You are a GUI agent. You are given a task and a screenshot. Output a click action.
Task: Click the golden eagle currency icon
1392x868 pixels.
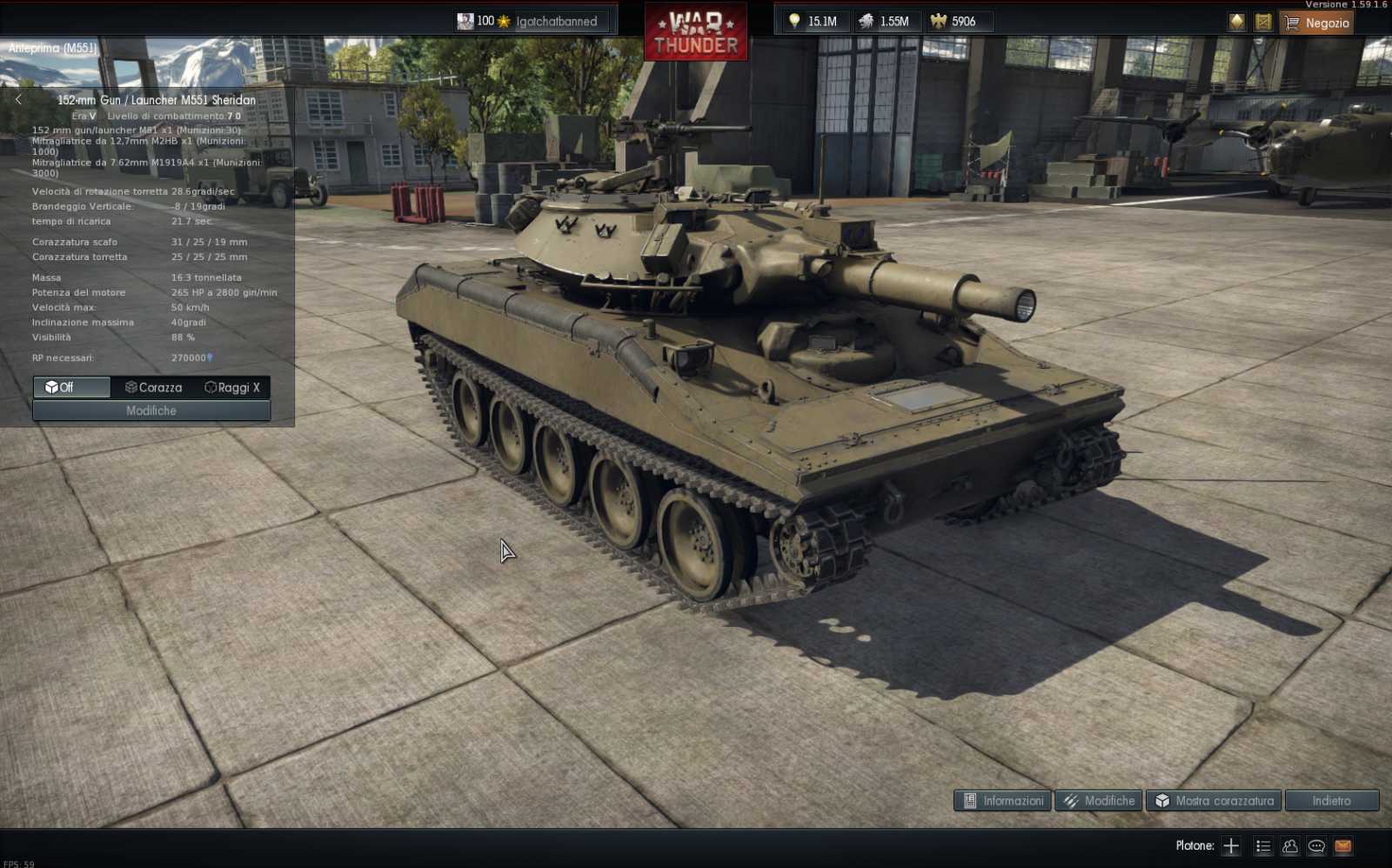pyautogui.click(x=939, y=21)
